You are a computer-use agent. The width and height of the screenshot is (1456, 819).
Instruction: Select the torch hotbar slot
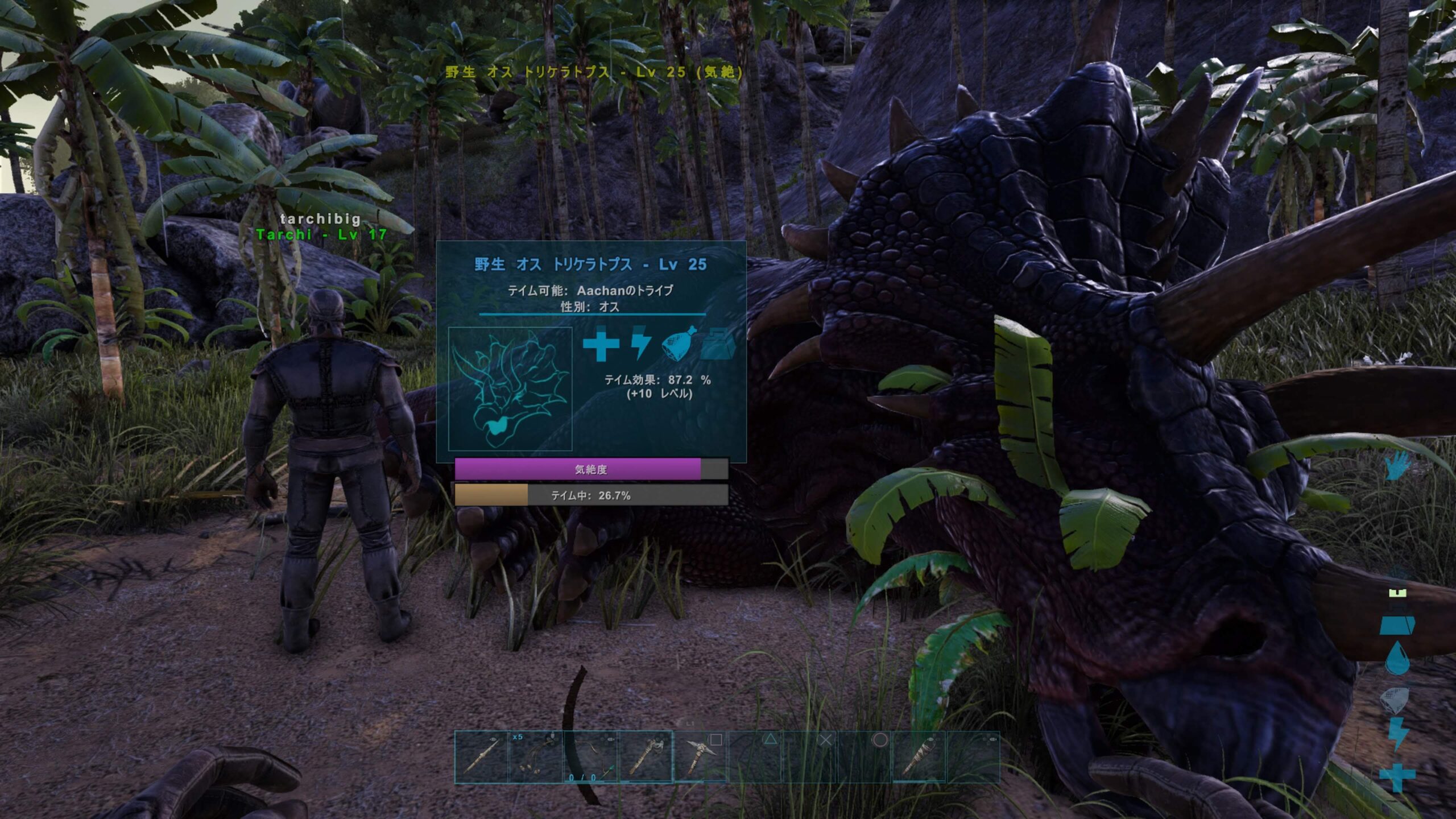tap(919, 758)
